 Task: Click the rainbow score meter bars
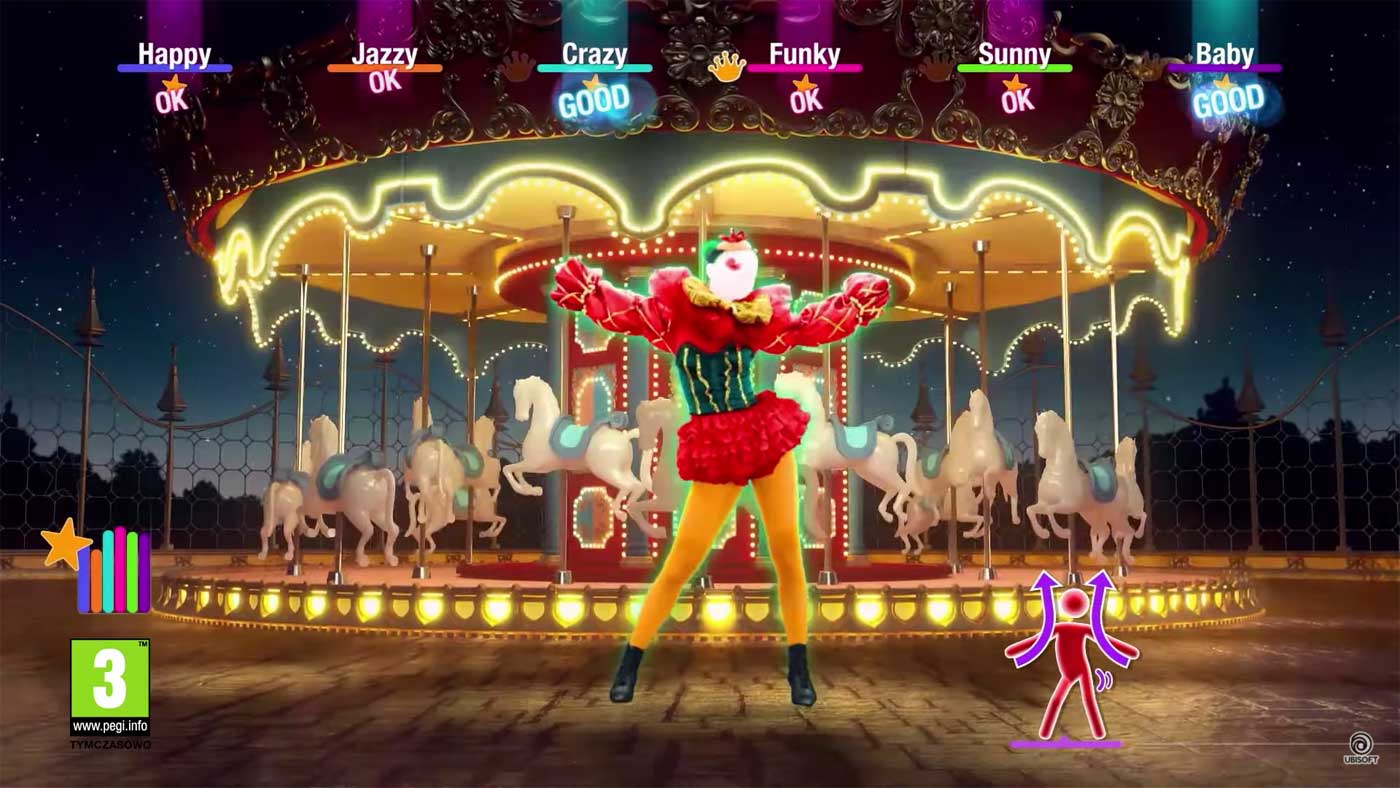[x=113, y=572]
